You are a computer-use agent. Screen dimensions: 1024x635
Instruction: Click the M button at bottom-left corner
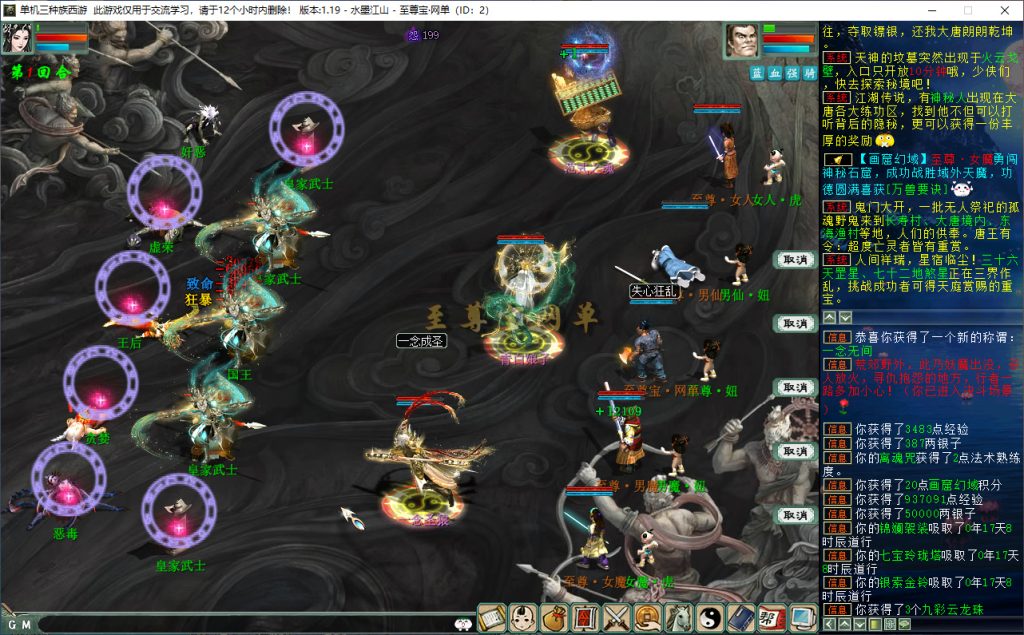[26, 625]
